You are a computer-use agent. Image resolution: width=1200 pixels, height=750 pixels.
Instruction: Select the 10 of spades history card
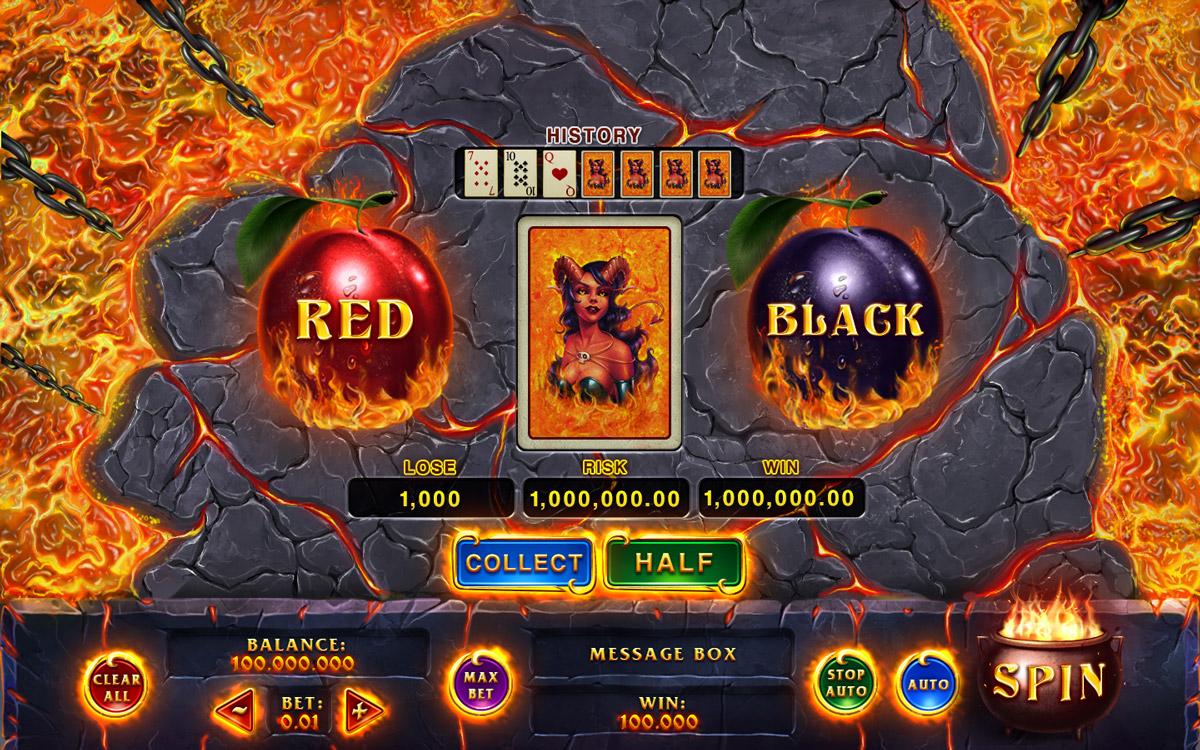(x=520, y=173)
